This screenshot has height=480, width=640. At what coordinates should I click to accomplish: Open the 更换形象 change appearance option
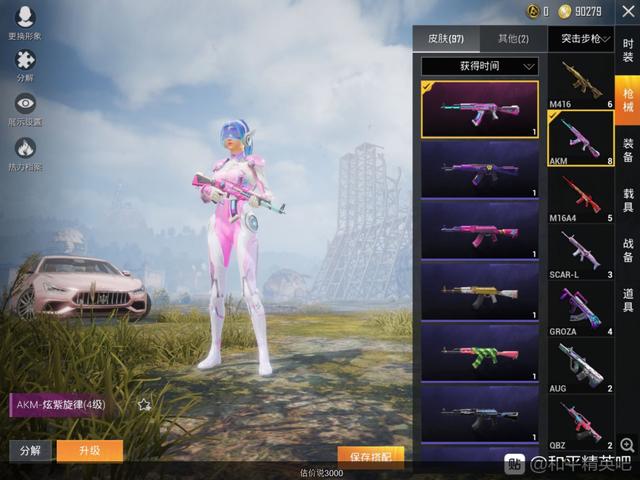pos(25,20)
